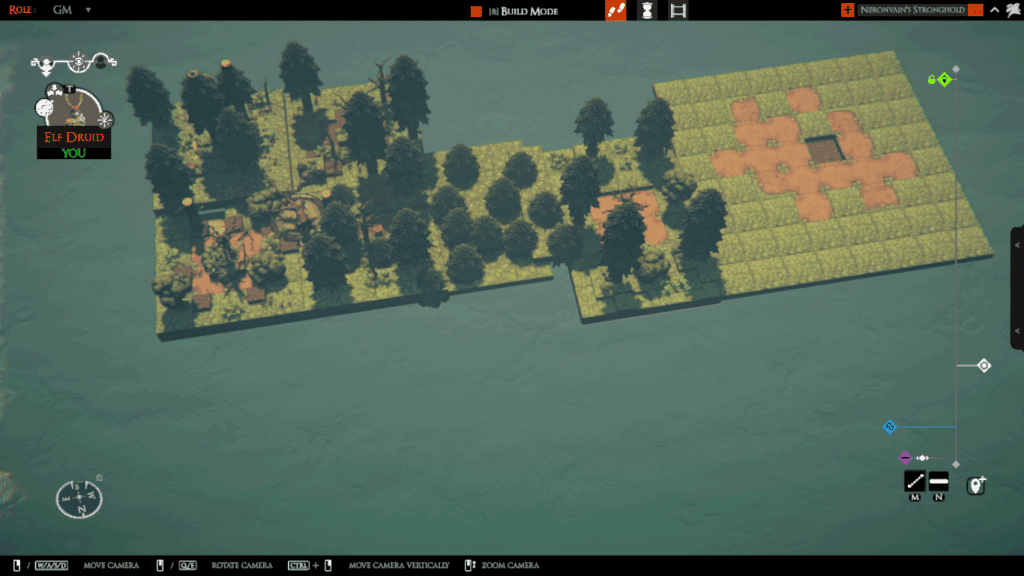Open the hourglass turn mode icon
Image resolution: width=1024 pixels, height=576 pixels.
coord(647,10)
